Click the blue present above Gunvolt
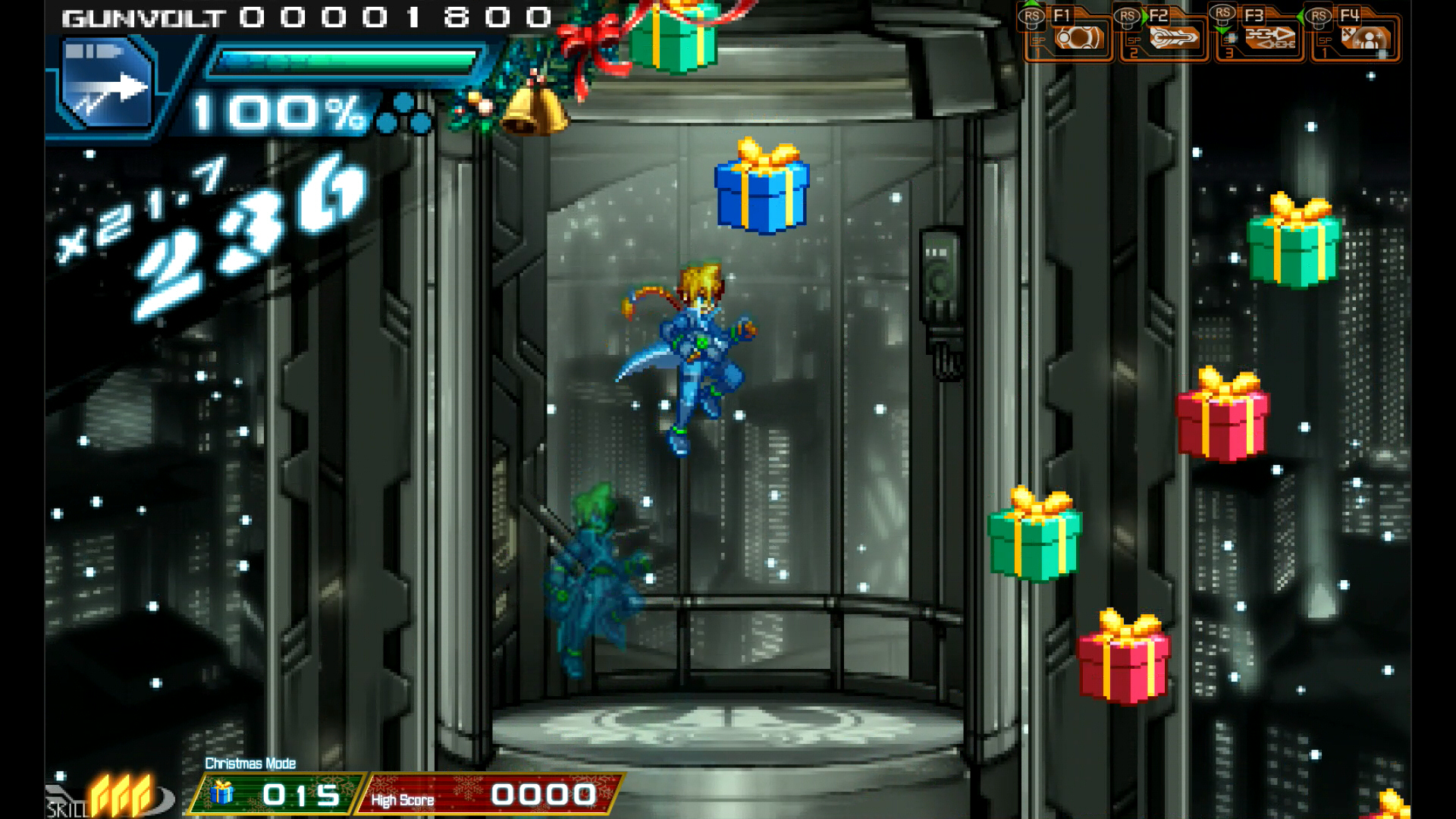The image size is (1456, 819). [761, 193]
